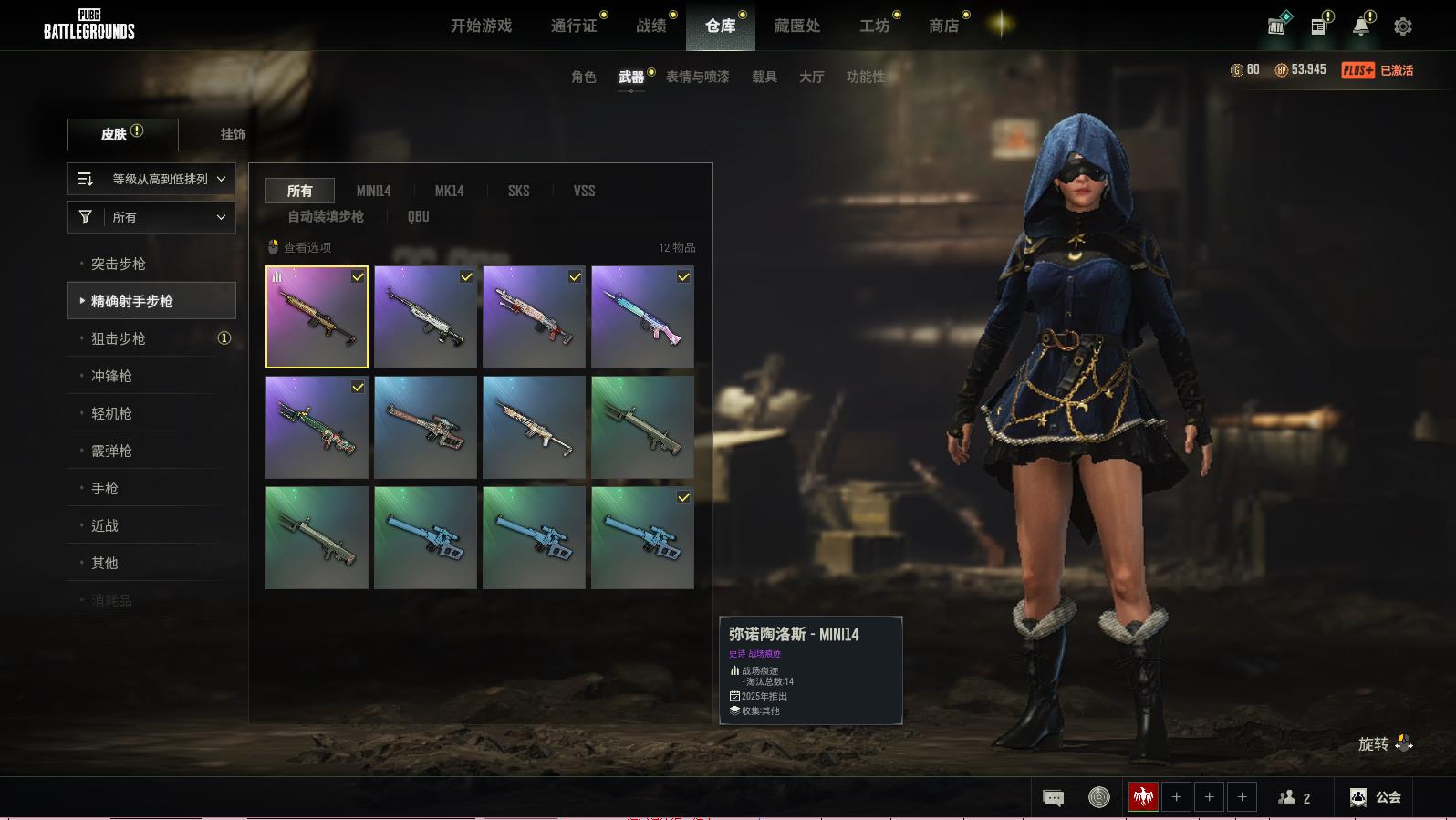This screenshot has height=820, width=1456.
Task: Select the 狙击步枪 weapon category
Action: click(119, 338)
